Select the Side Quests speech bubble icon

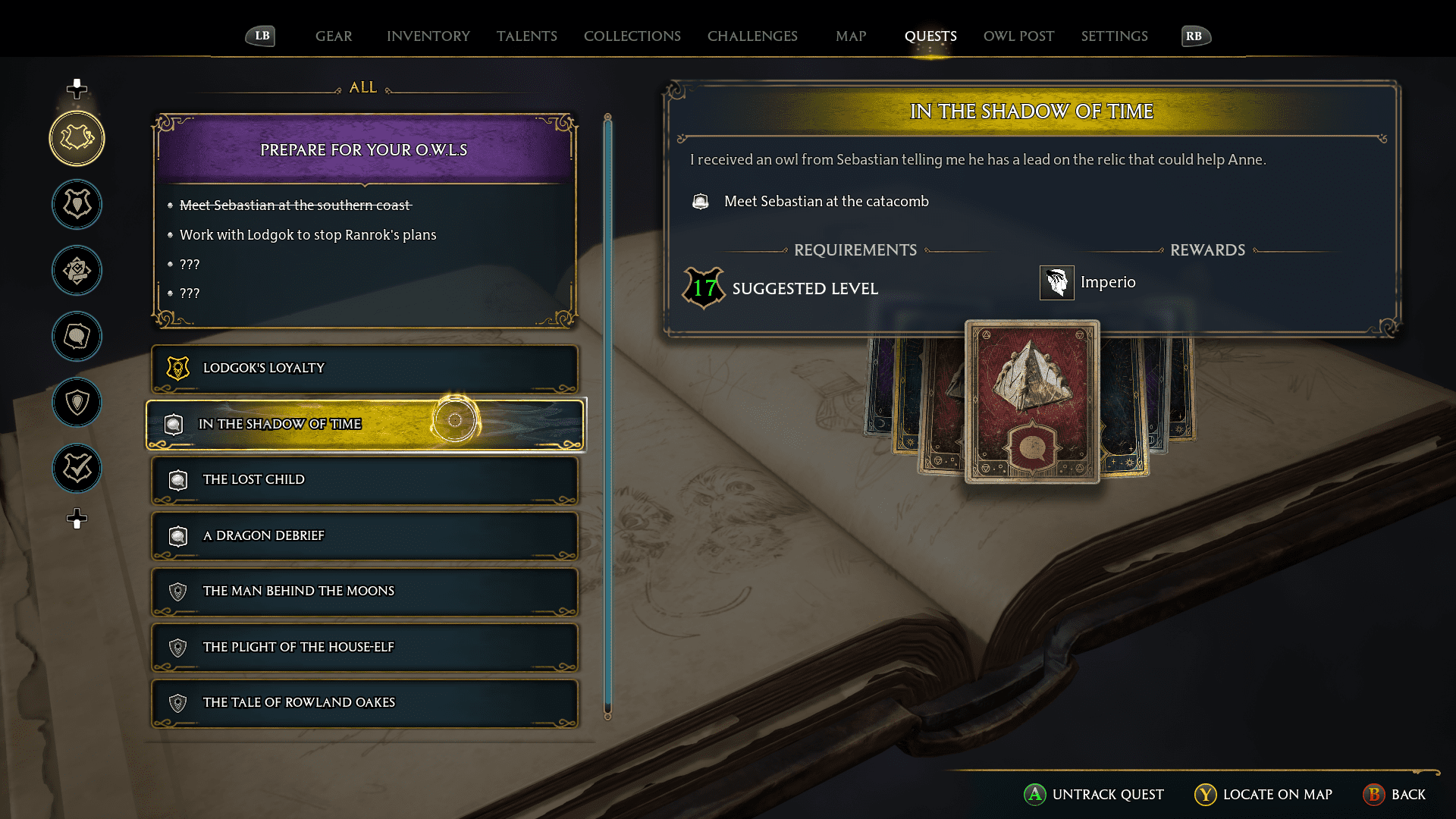76,337
